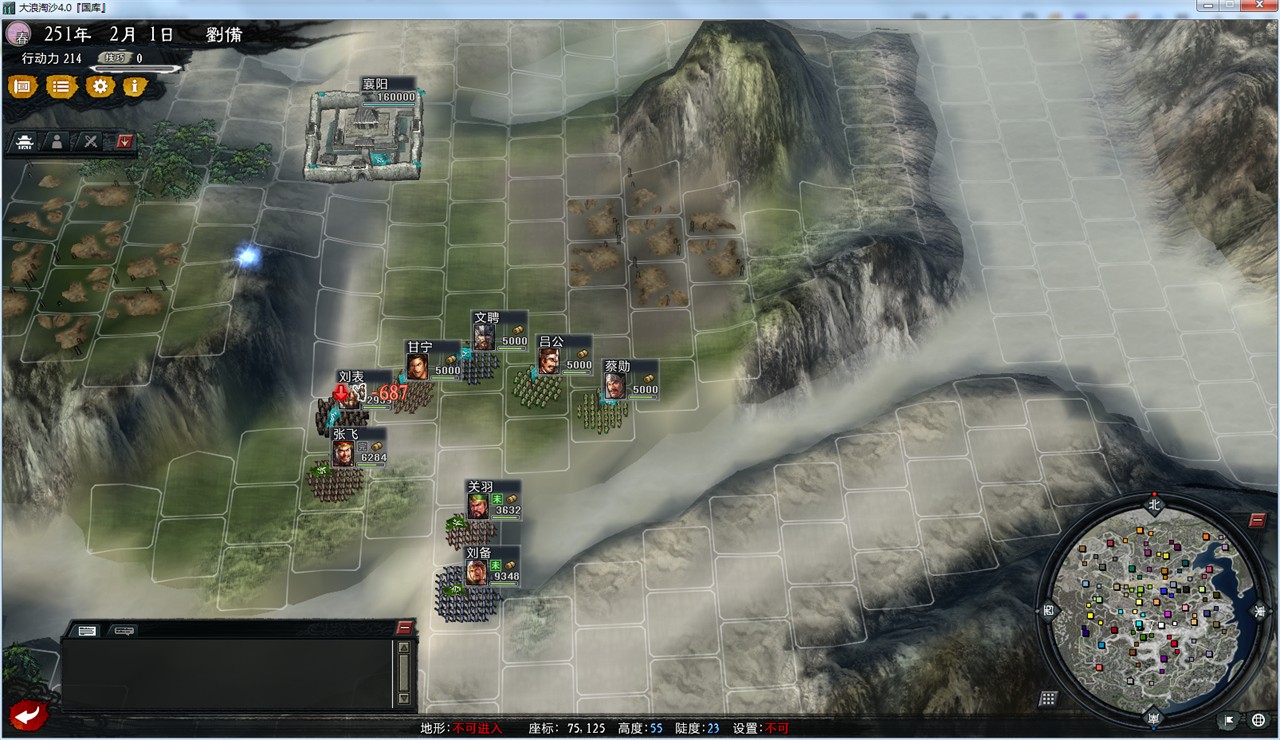Click the red end-turn arrow button
Image resolution: width=1280 pixels, height=740 pixels.
tap(29, 715)
